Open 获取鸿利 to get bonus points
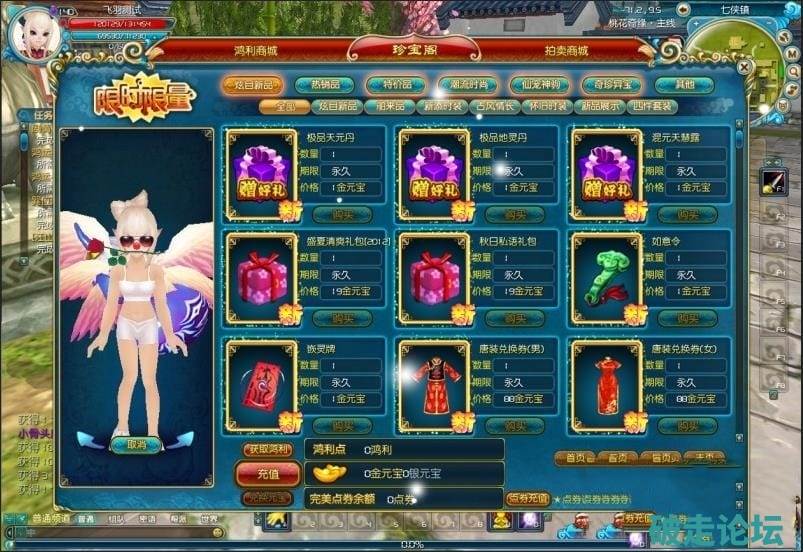Viewport: 803px width, 552px height. 268,449
